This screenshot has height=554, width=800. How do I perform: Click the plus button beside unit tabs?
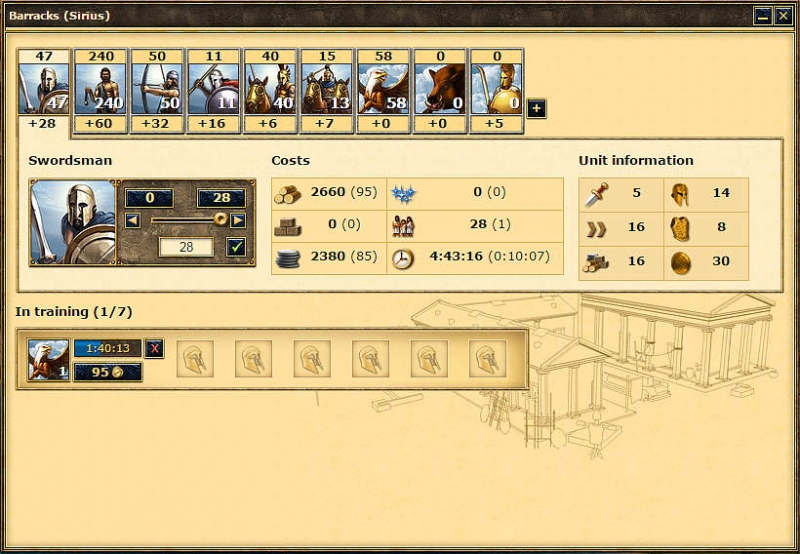[536, 108]
